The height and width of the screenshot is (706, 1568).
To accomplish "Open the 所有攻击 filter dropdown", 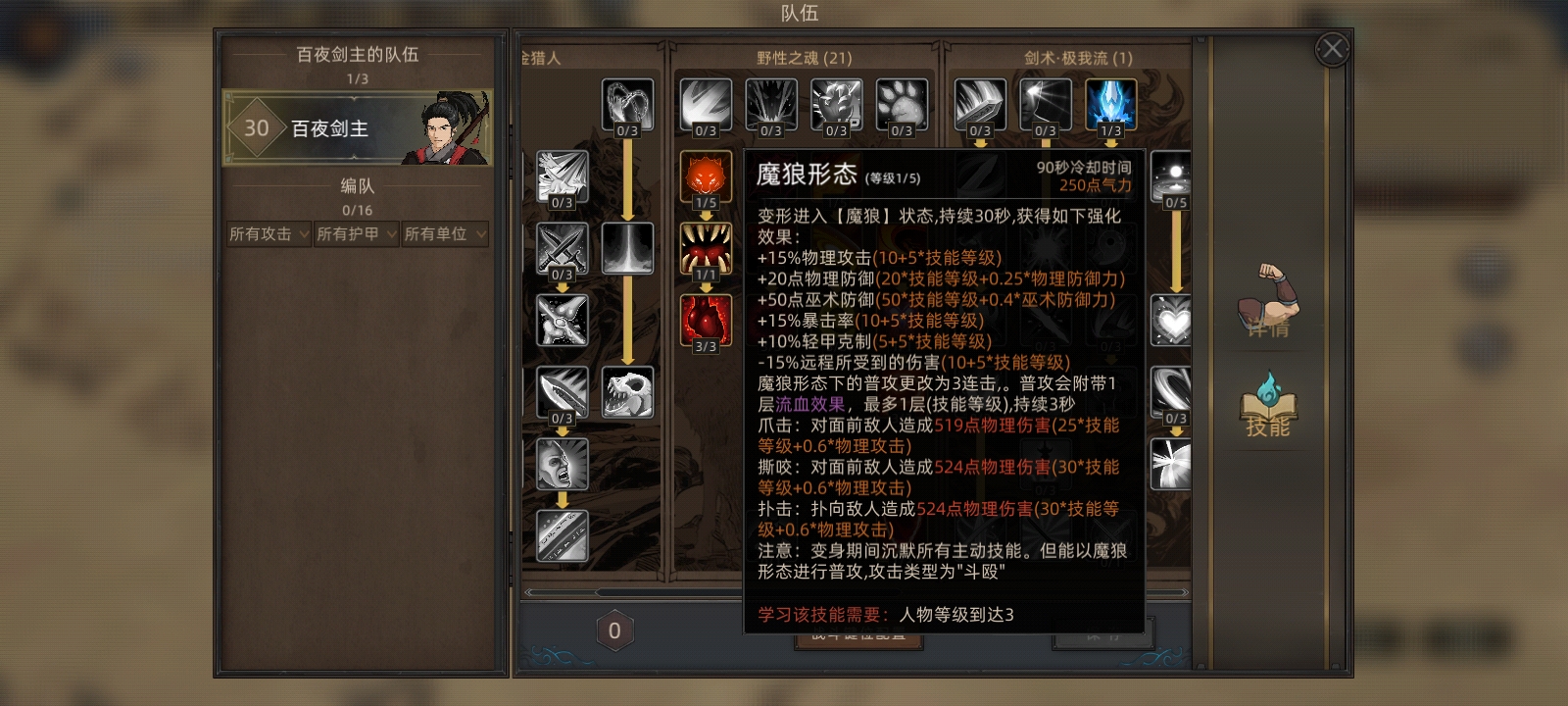I will click(x=268, y=234).
